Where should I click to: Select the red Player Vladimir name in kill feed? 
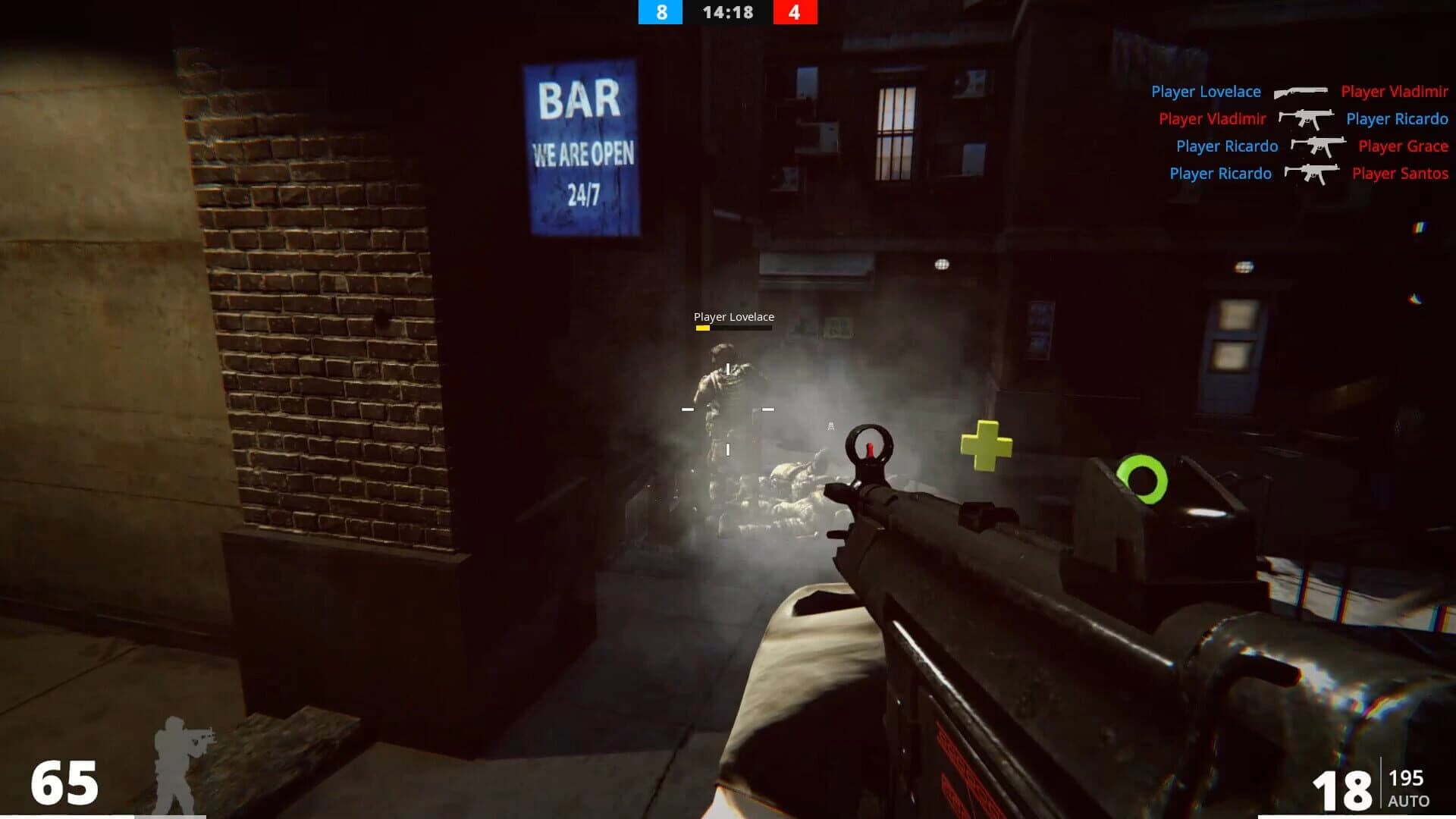(x=1396, y=91)
